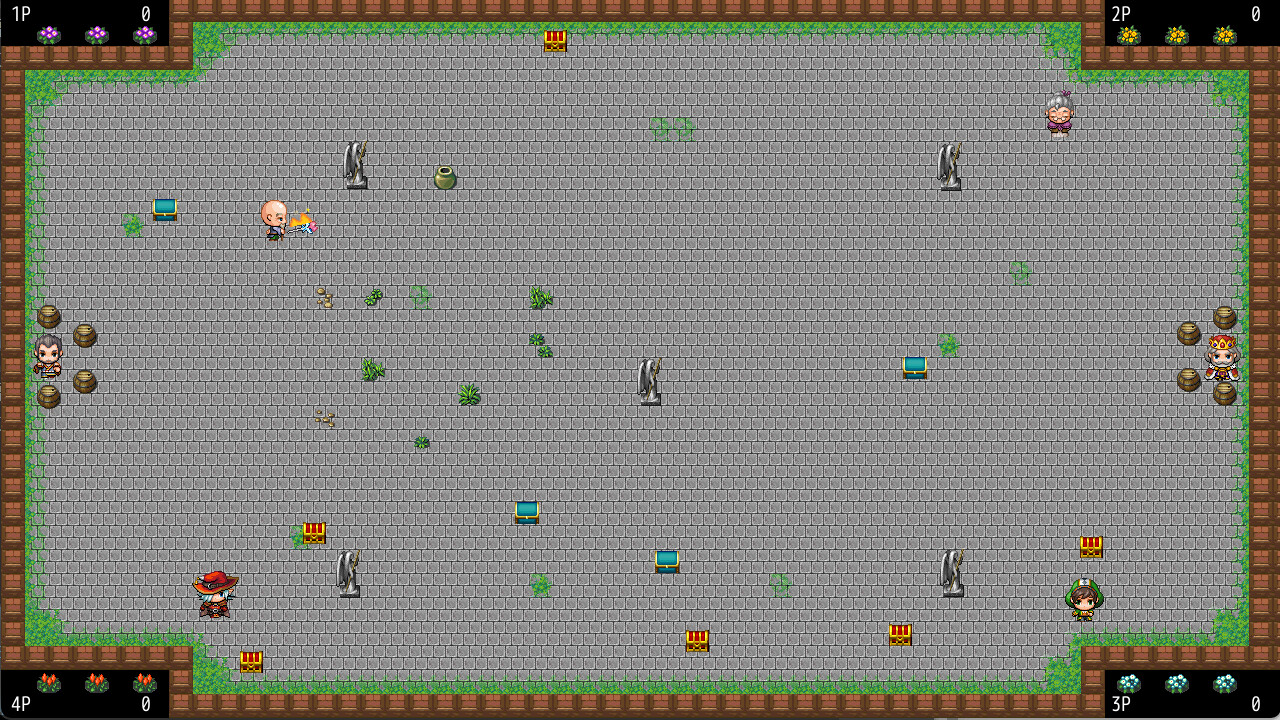Open the gold chest at the bottom center

696,643
